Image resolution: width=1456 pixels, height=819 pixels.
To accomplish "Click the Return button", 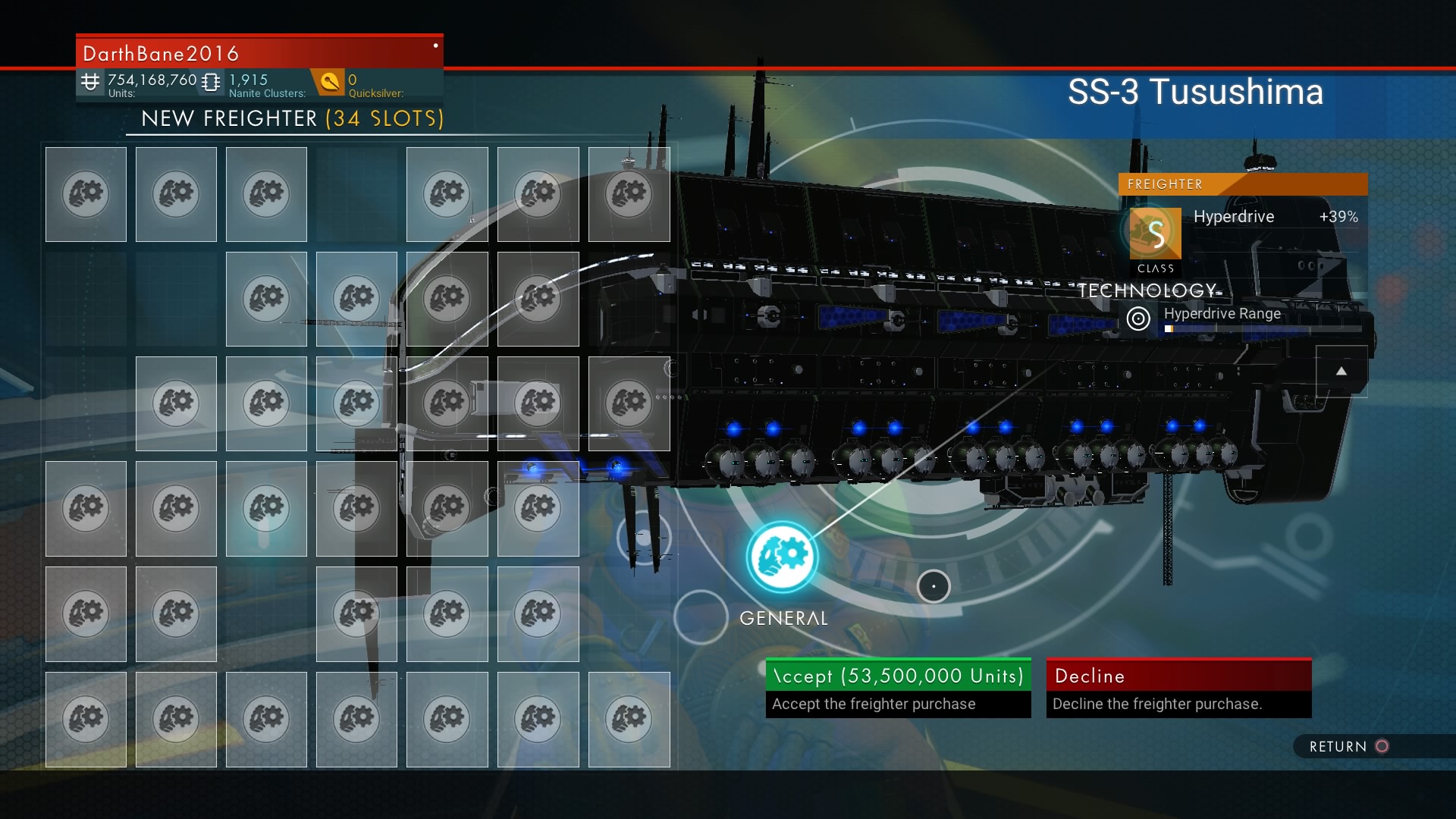I will (1348, 747).
